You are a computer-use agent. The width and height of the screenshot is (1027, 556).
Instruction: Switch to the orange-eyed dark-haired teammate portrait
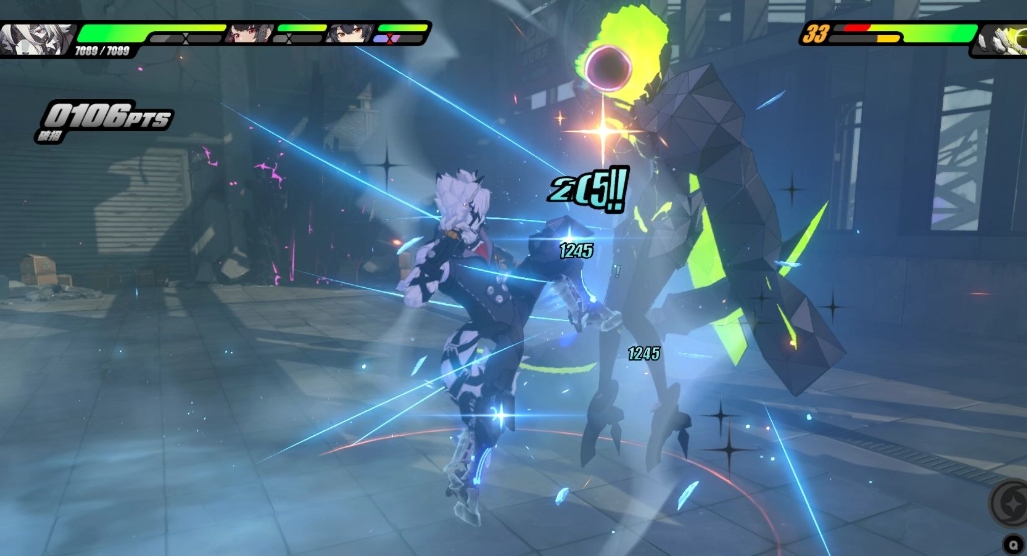pyautogui.click(x=347, y=33)
